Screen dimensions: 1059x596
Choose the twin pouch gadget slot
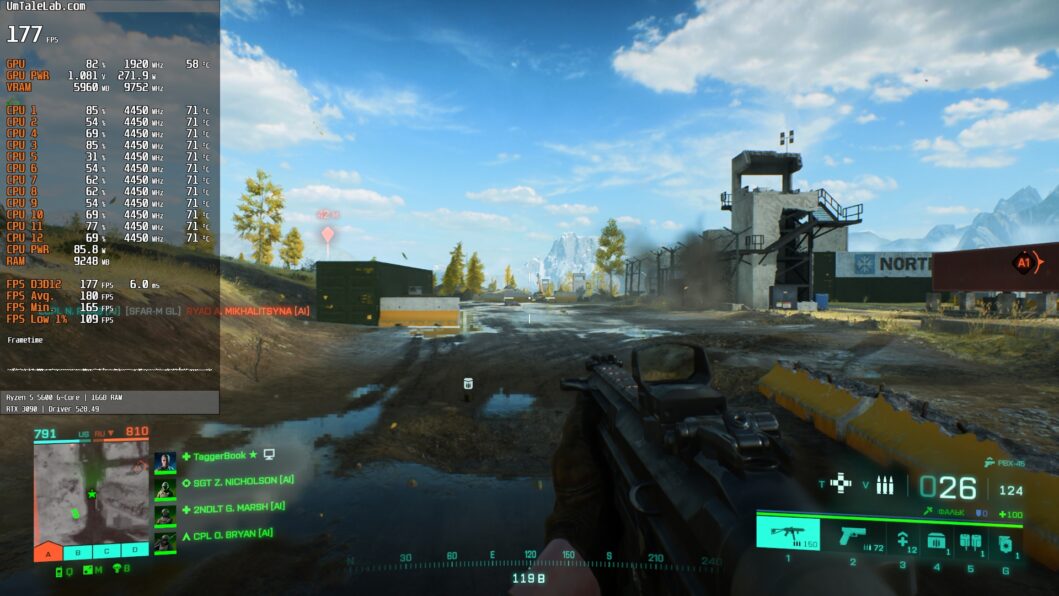point(970,541)
